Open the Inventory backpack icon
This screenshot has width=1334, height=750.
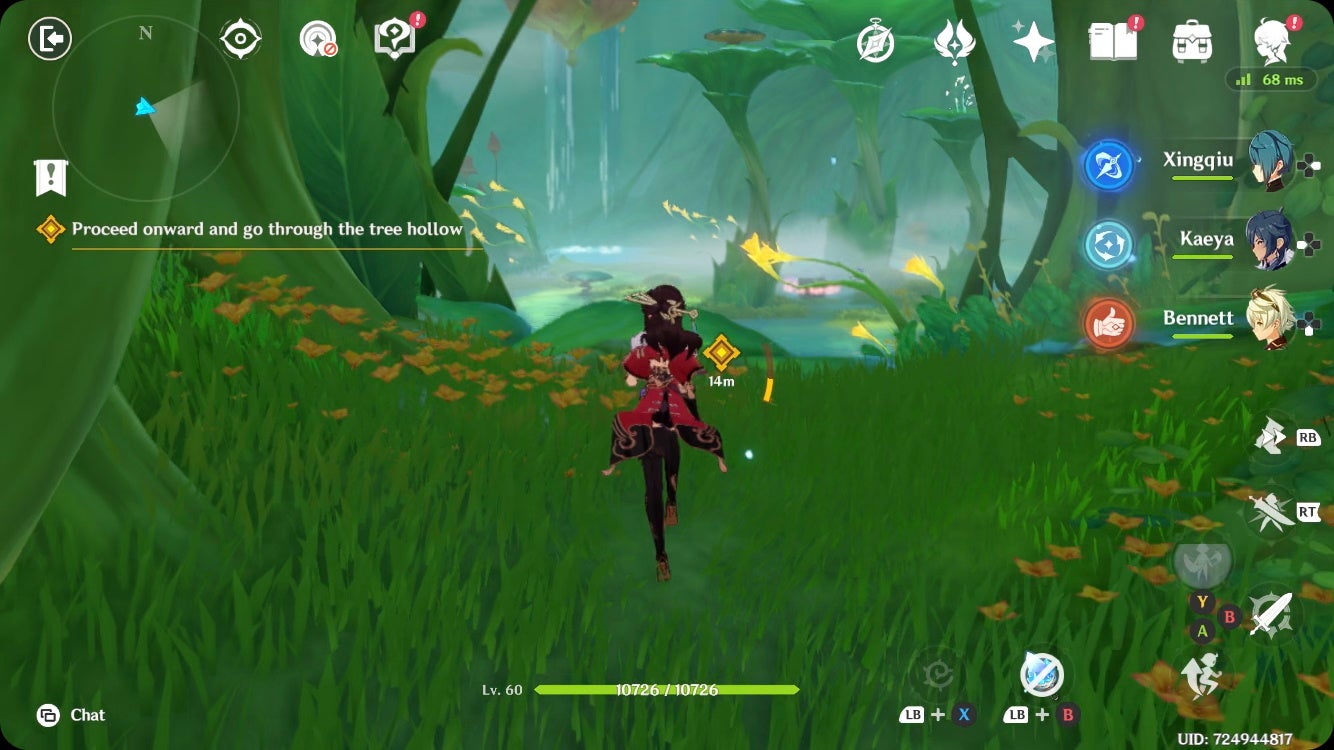pyautogui.click(x=1190, y=42)
